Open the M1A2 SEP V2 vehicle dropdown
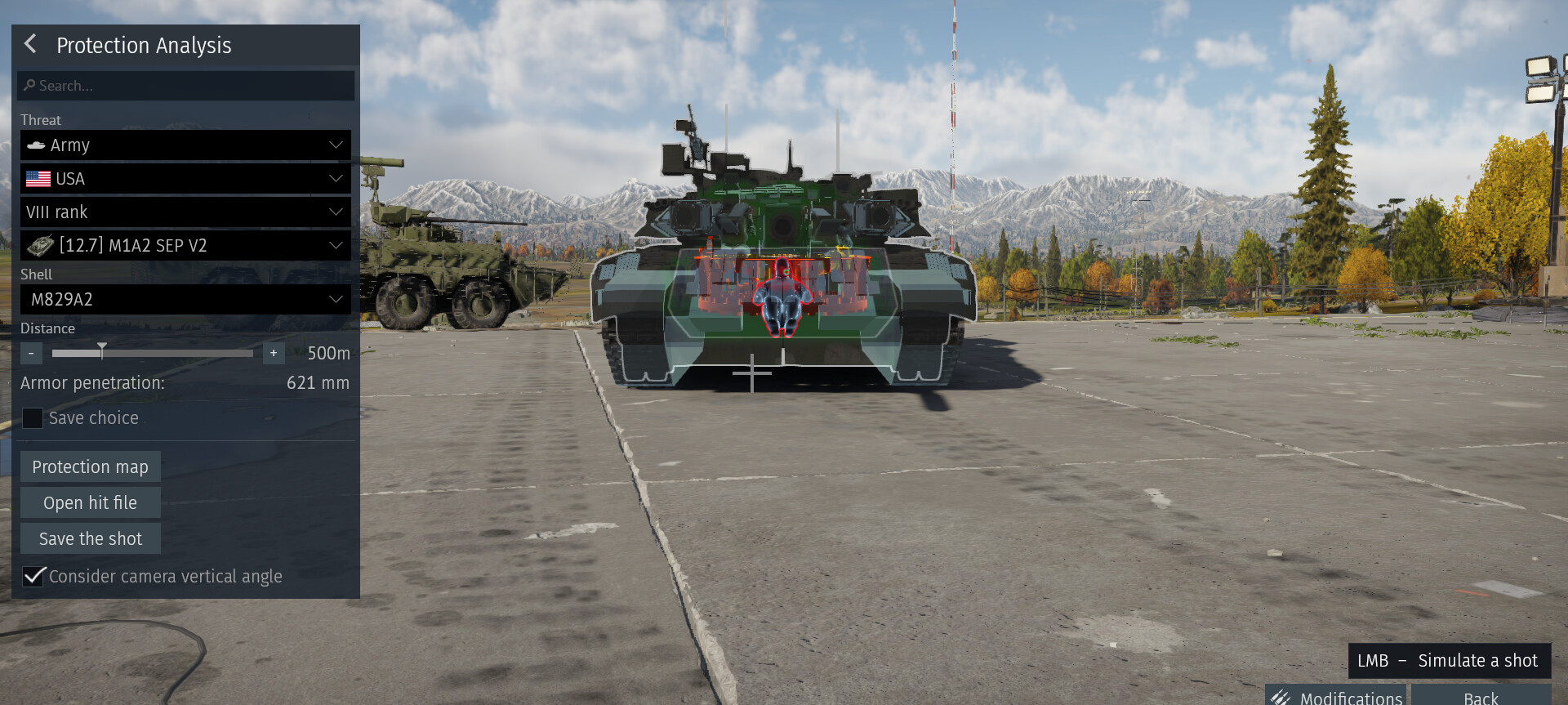This screenshot has height=705, width=1568. point(185,246)
